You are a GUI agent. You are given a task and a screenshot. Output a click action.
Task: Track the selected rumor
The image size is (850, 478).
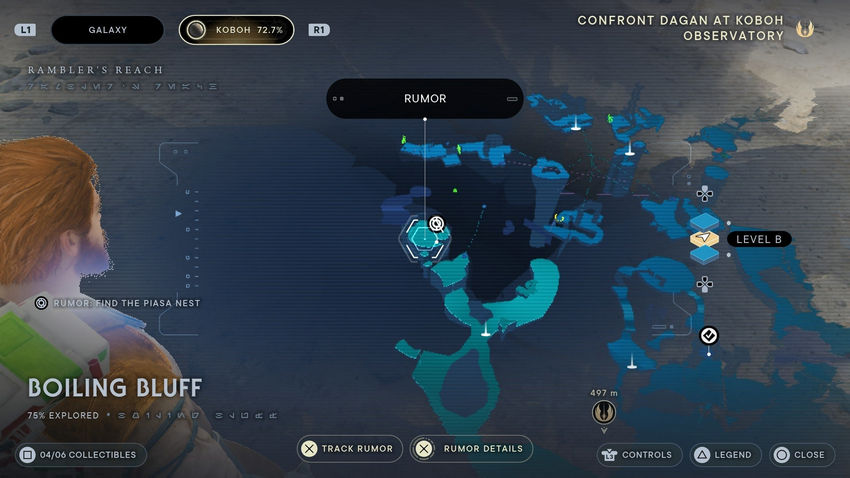click(350, 449)
